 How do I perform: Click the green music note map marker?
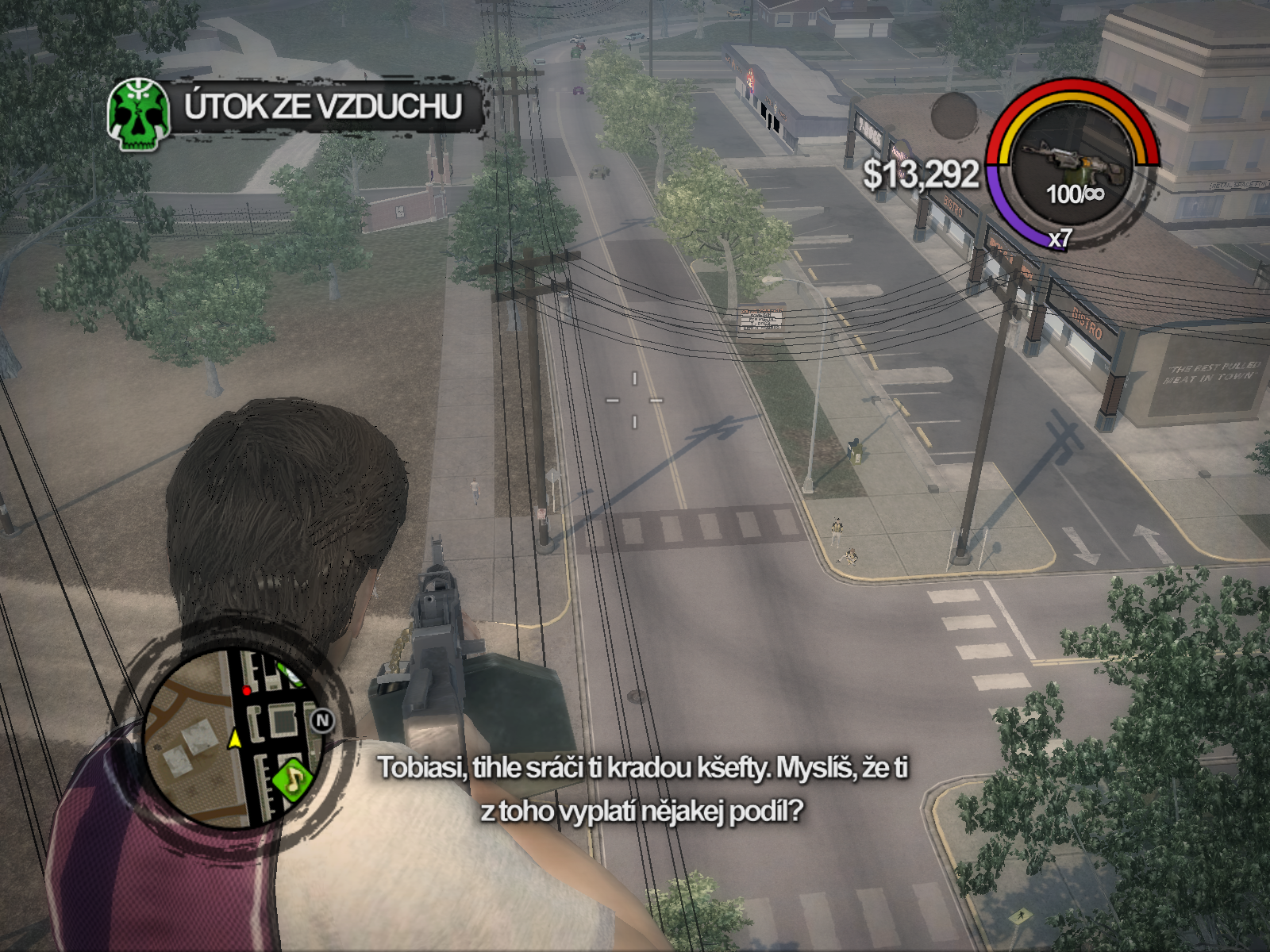point(292,778)
